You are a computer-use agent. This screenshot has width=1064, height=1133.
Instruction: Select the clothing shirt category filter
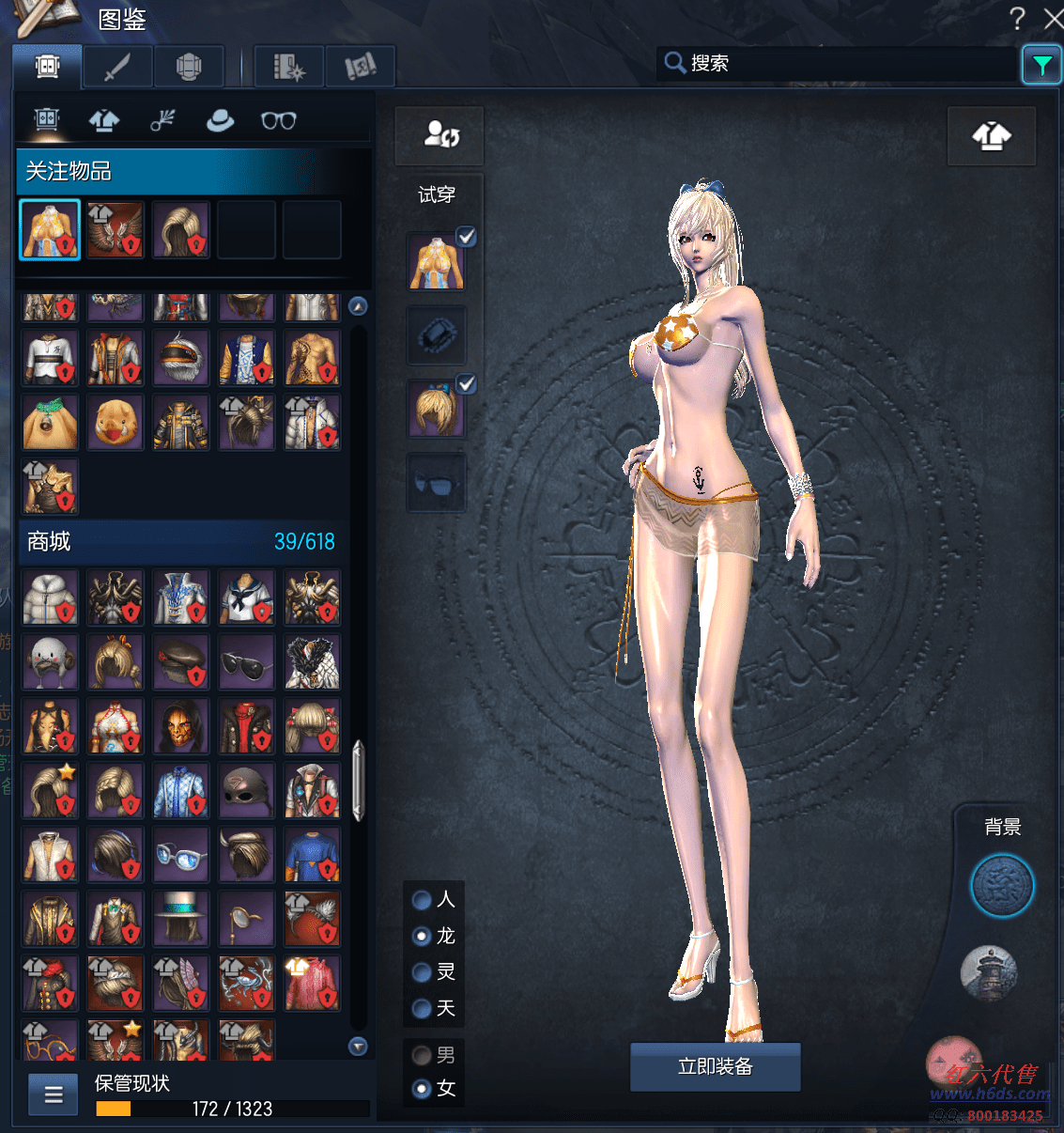(x=103, y=120)
